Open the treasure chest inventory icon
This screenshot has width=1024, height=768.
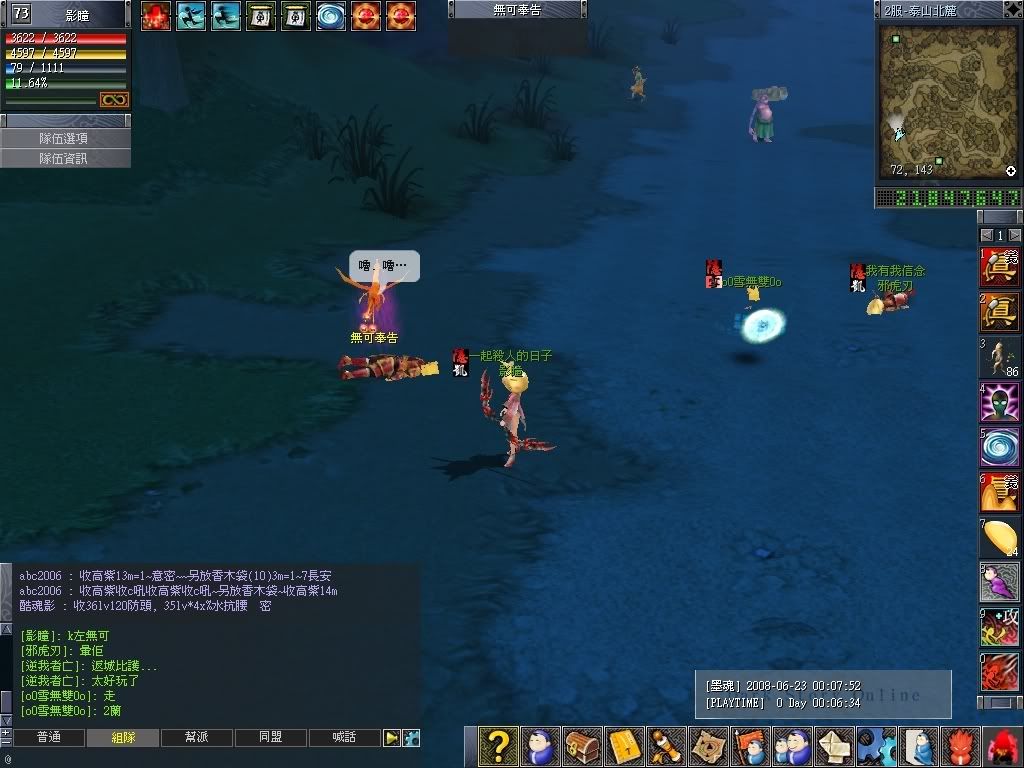[582, 746]
